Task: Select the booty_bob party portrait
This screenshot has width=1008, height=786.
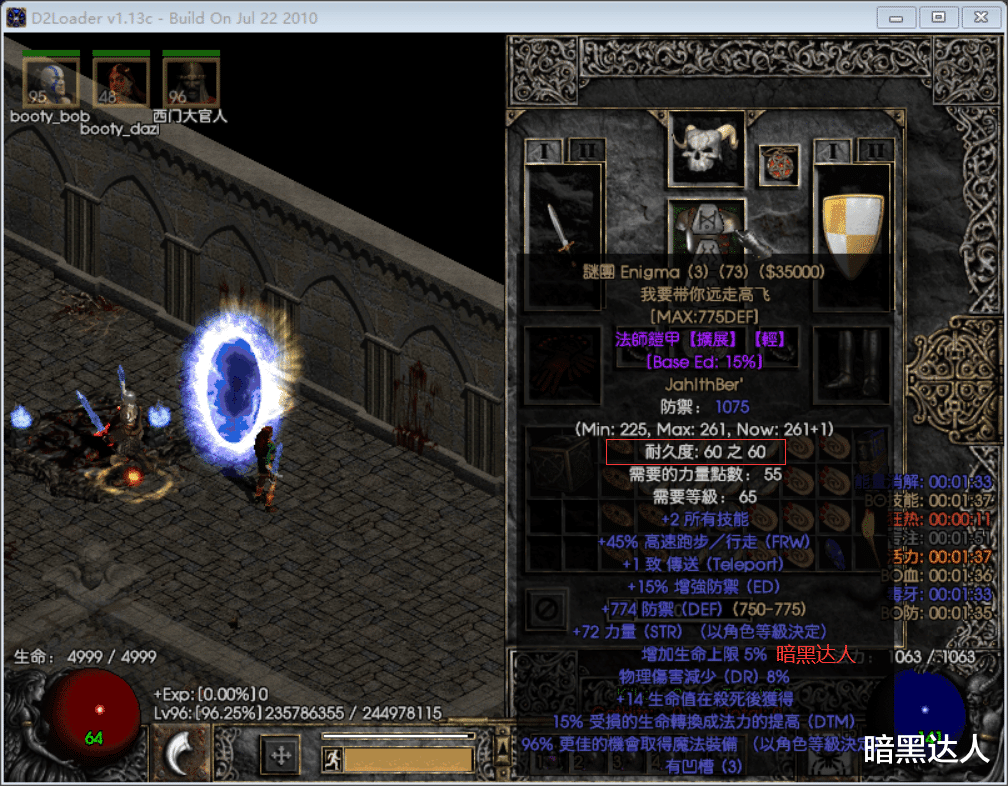Action: coord(51,82)
